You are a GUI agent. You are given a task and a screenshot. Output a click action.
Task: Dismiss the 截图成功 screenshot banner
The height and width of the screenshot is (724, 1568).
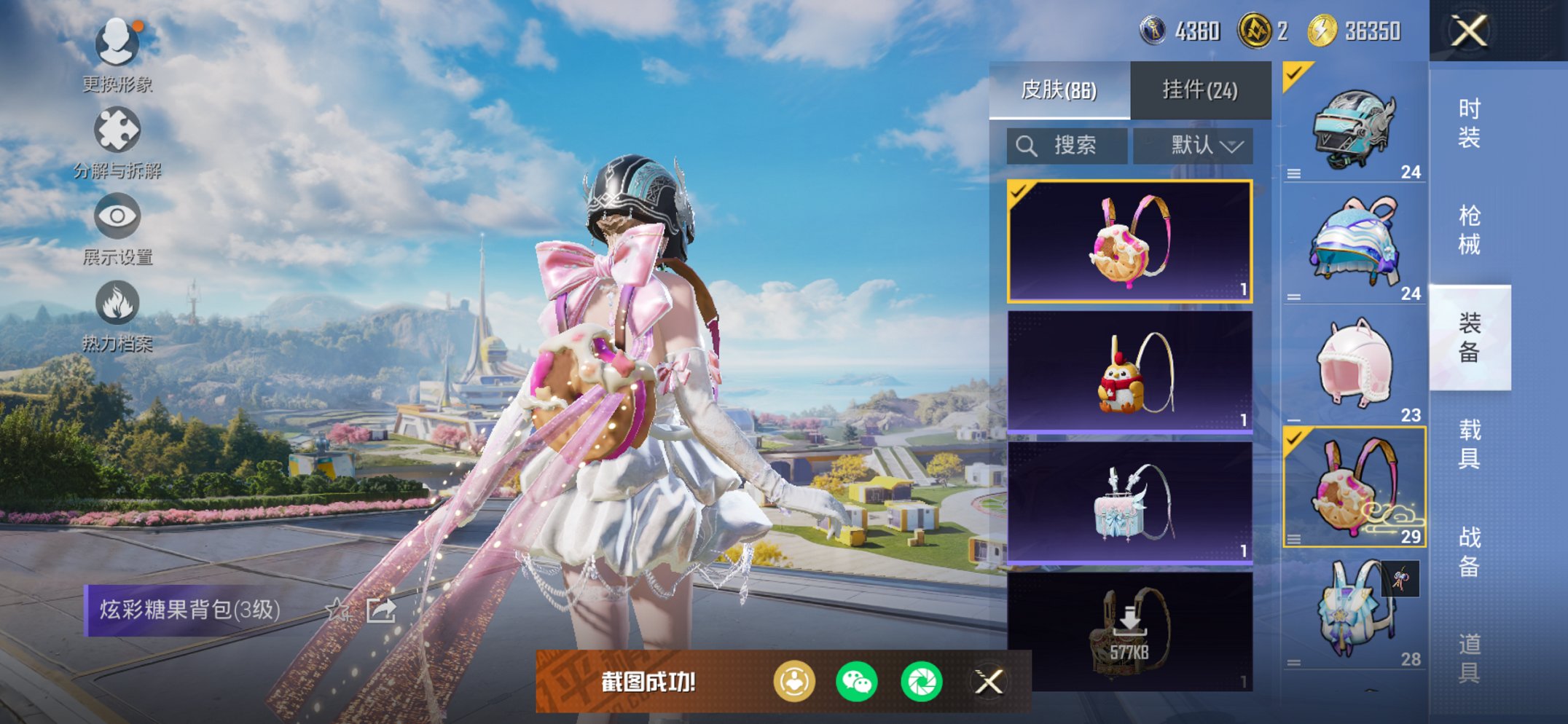989,682
